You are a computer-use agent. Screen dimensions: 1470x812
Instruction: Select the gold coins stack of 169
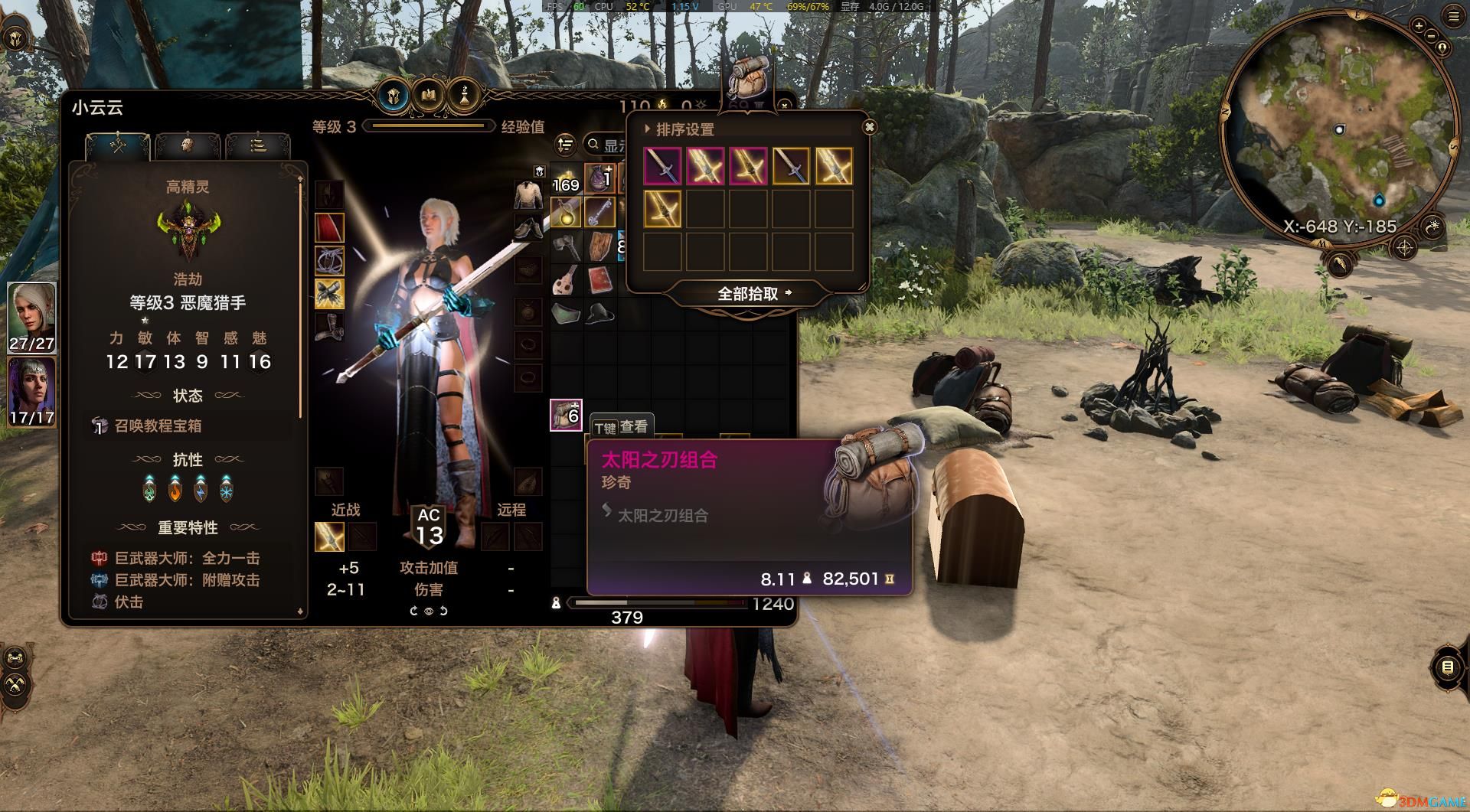pos(566,178)
